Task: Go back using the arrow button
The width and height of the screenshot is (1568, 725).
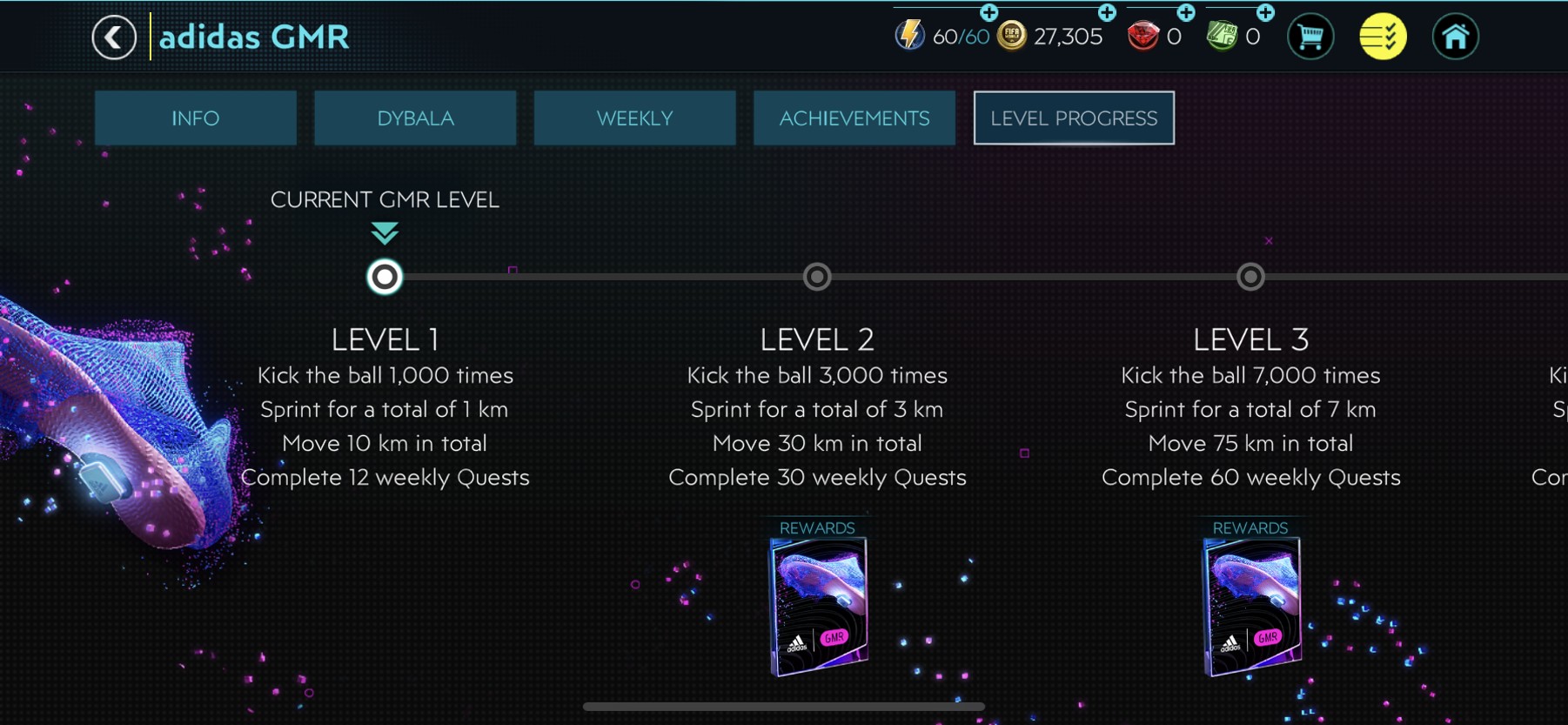Action: pyautogui.click(x=114, y=37)
